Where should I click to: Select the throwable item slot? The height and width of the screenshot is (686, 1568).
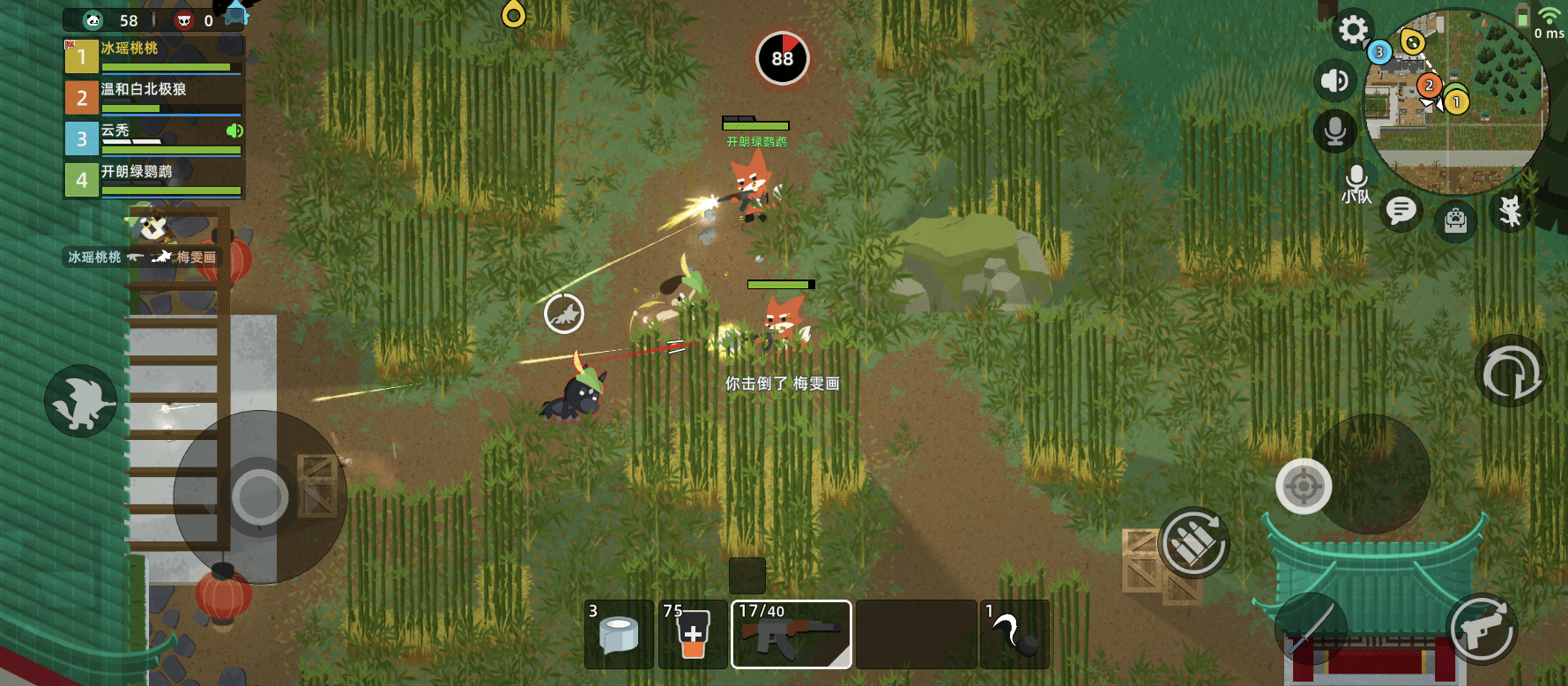point(1014,635)
